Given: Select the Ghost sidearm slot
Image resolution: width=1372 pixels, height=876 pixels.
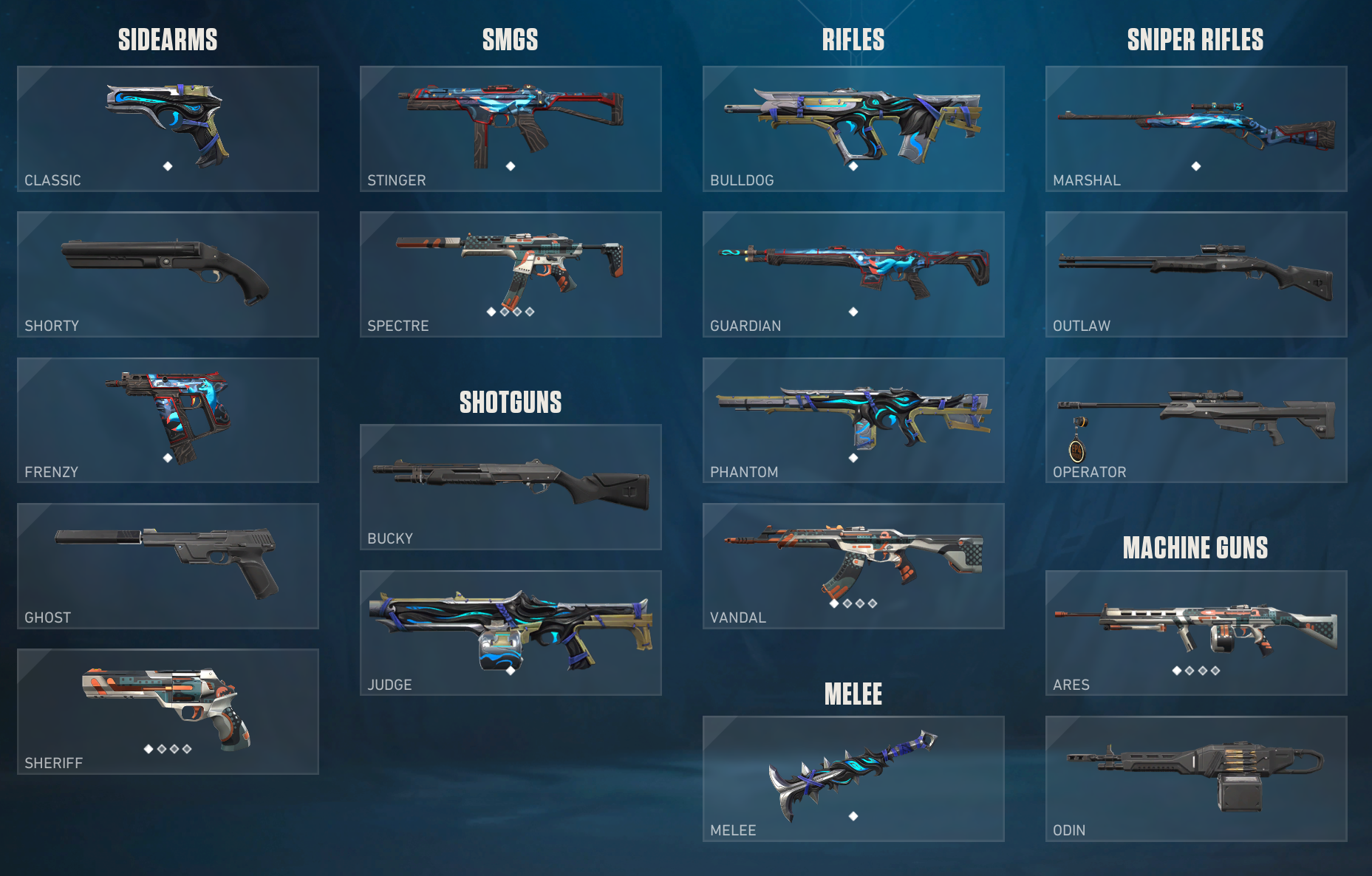Looking at the screenshot, I should (x=168, y=566).
